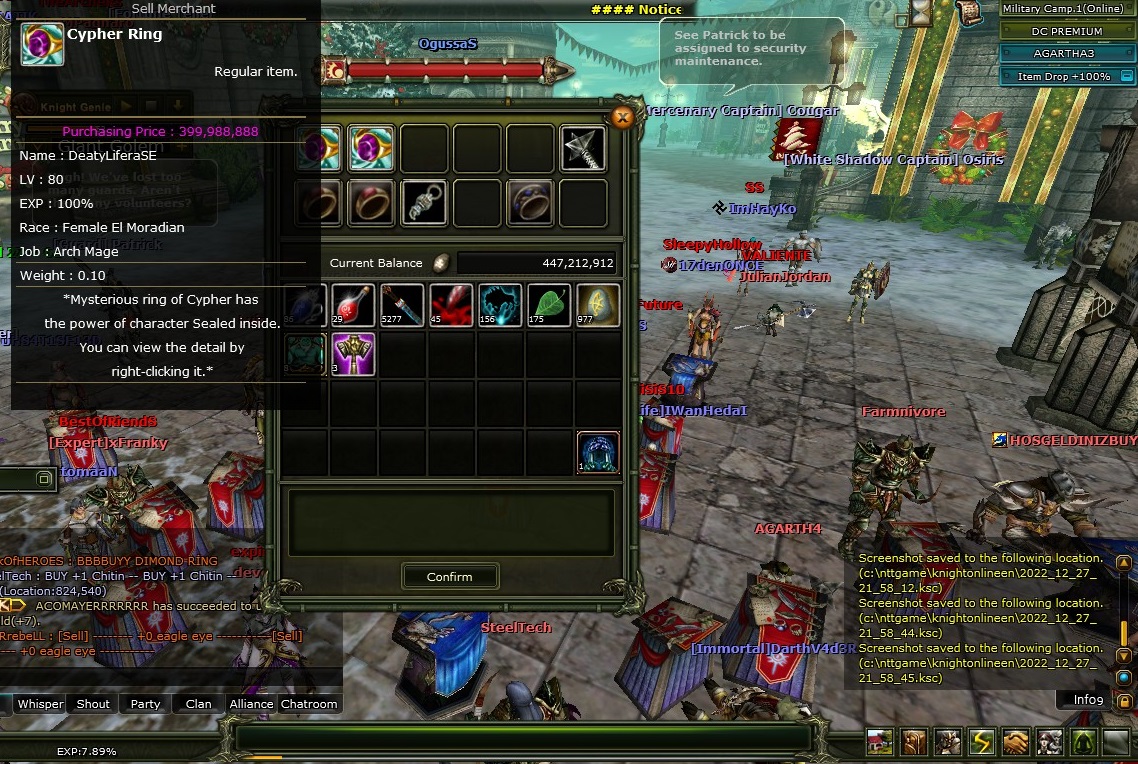Image resolution: width=1138 pixels, height=764 pixels.
Task: Select the red potion stack of 29
Action: tap(352, 305)
